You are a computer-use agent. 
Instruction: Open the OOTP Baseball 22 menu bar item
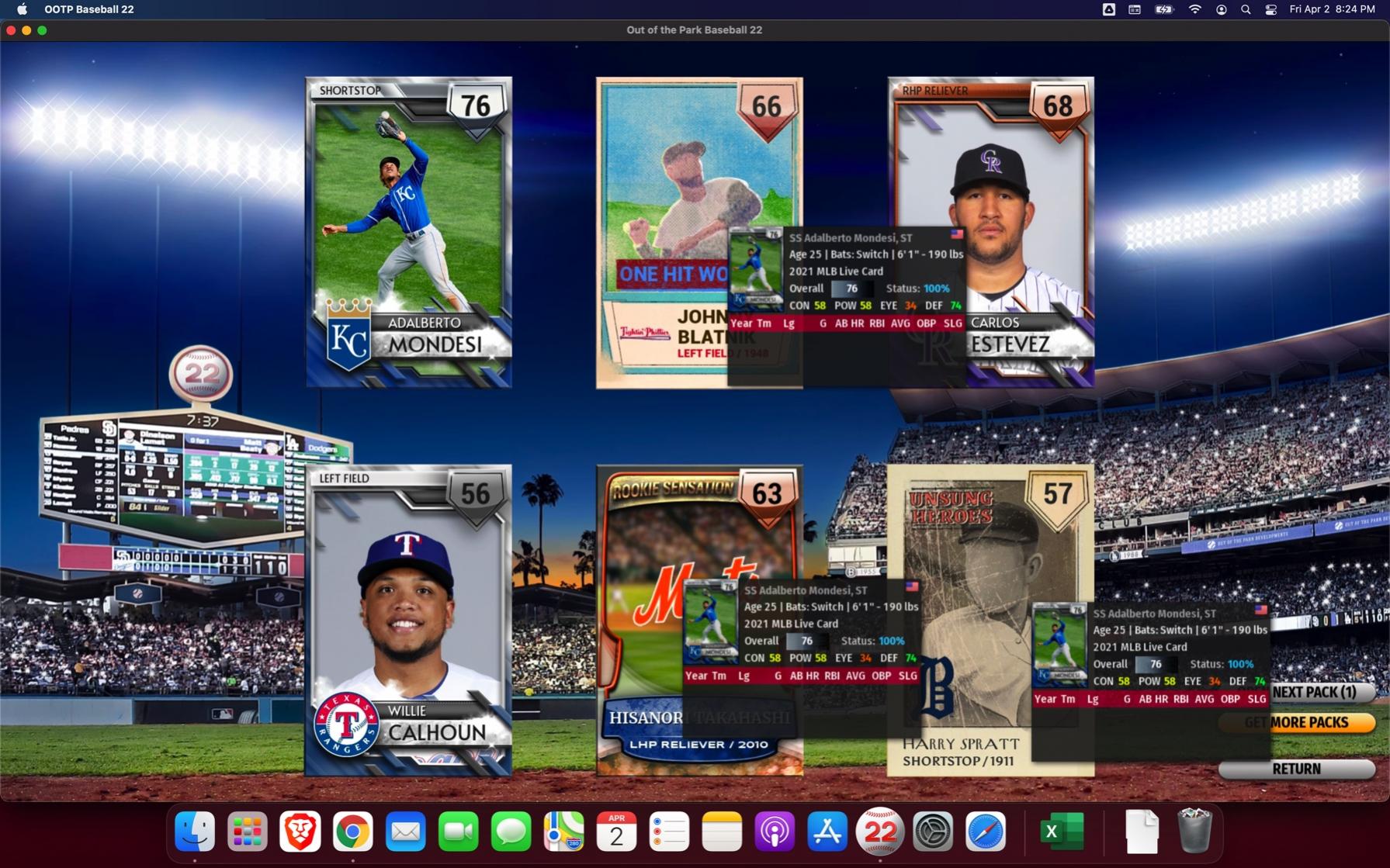88,9
